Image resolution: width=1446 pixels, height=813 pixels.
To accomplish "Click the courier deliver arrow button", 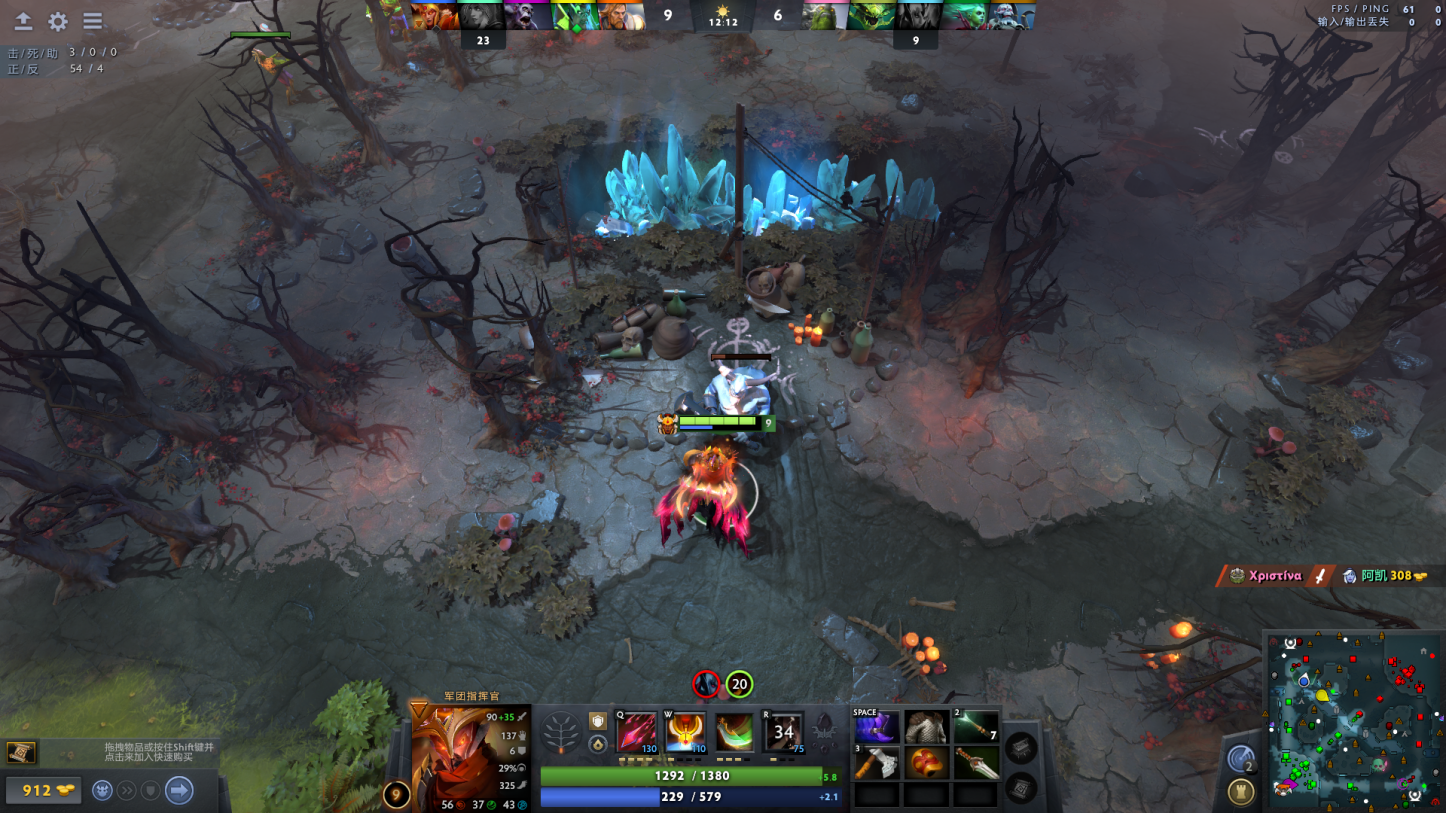I will coord(179,790).
